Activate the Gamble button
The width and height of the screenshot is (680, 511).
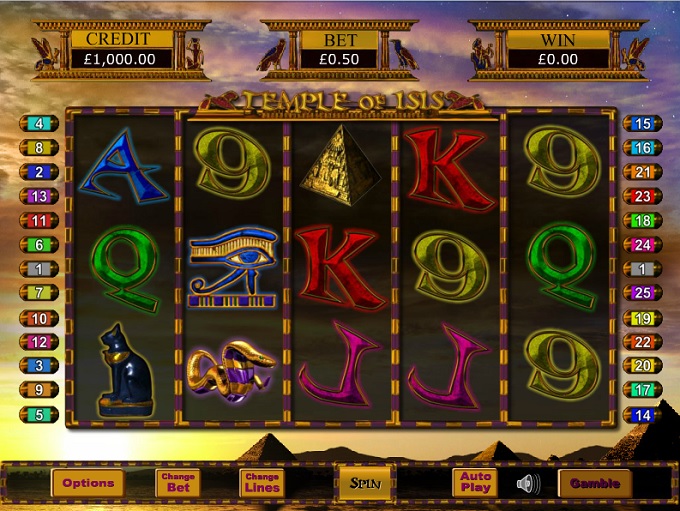click(x=595, y=483)
